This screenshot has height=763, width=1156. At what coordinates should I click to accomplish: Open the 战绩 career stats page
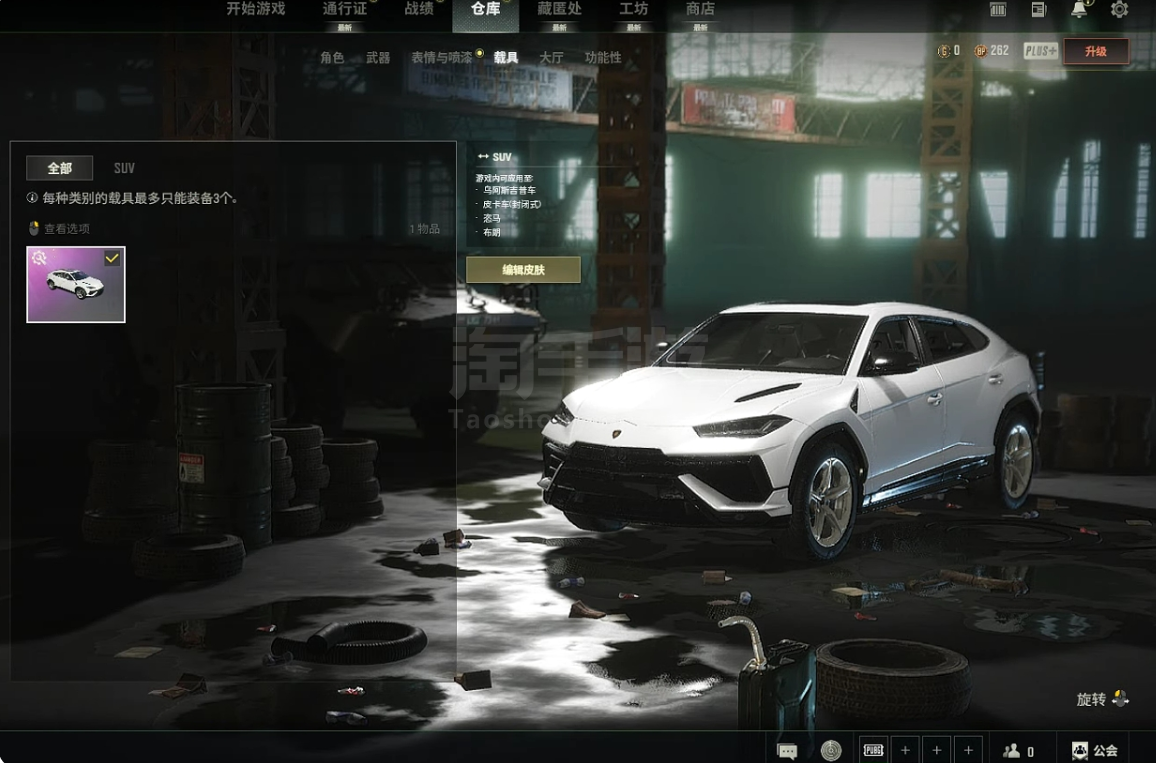(x=419, y=9)
